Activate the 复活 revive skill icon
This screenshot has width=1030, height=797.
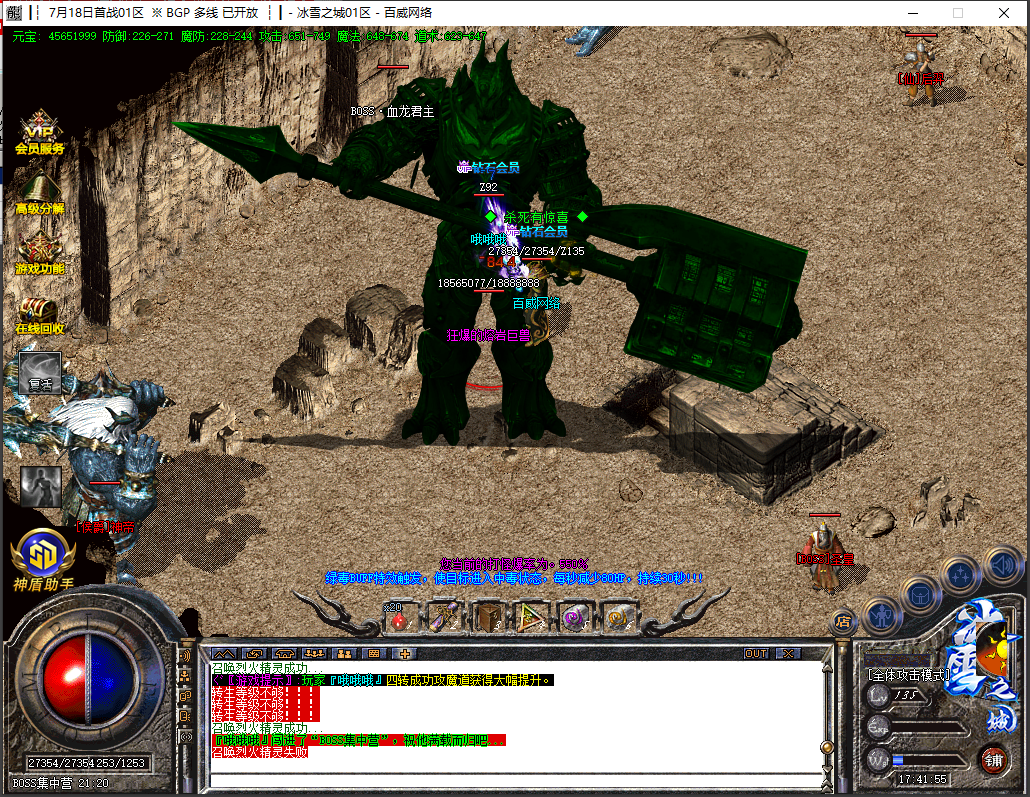click(x=40, y=372)
